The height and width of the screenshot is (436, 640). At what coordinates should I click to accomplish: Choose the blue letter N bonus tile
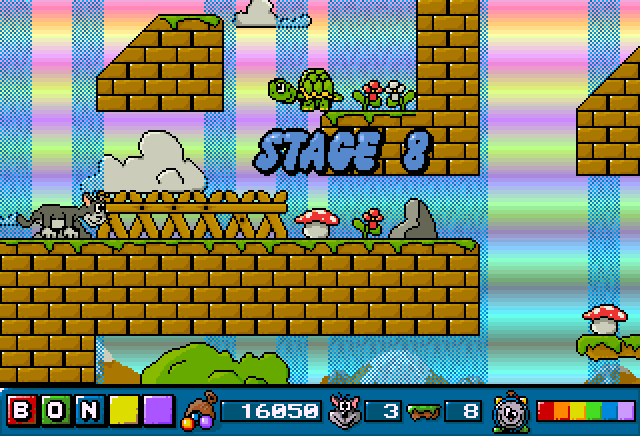pos(90,411)
